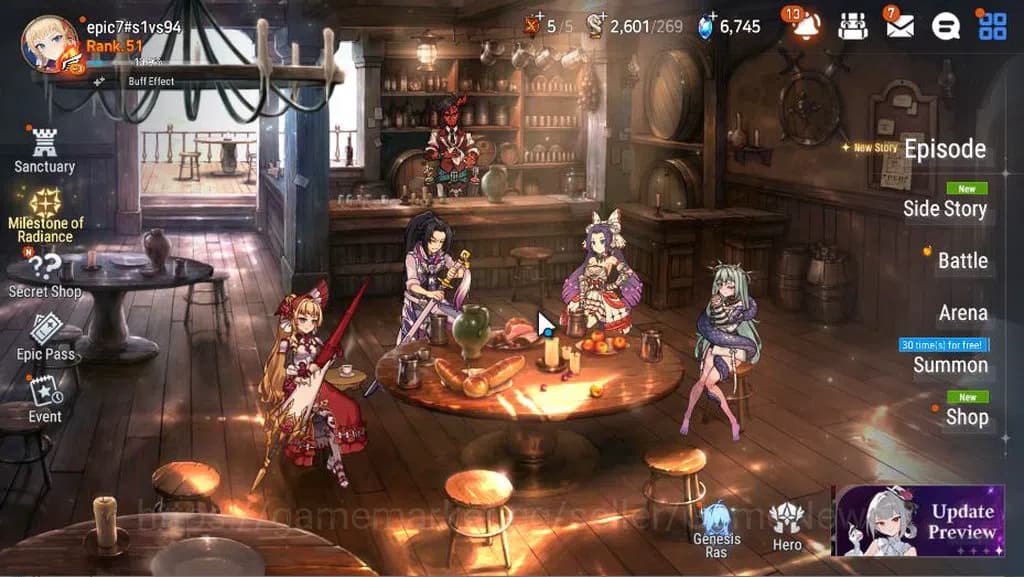Open the Sanctuary menu

click(x=44, y=150)
